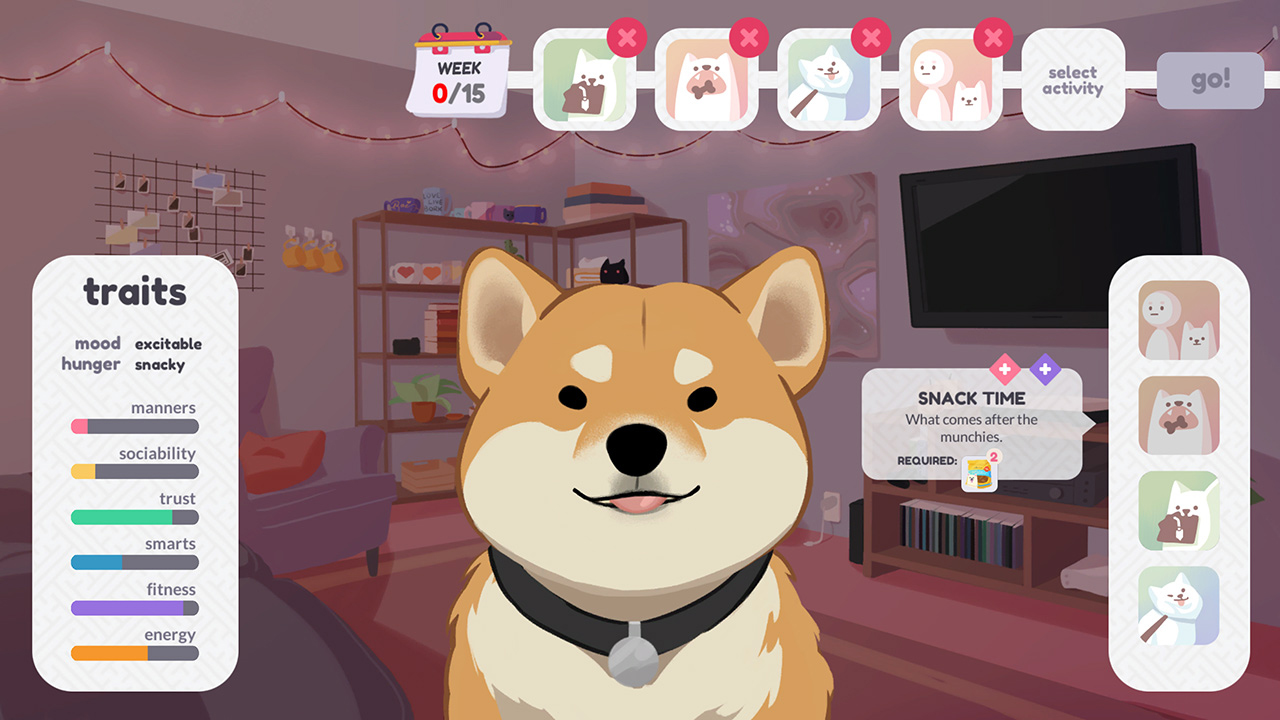The image size is (1280, 720).
Task: Click the excitable mood label
Action: point(167,343)
